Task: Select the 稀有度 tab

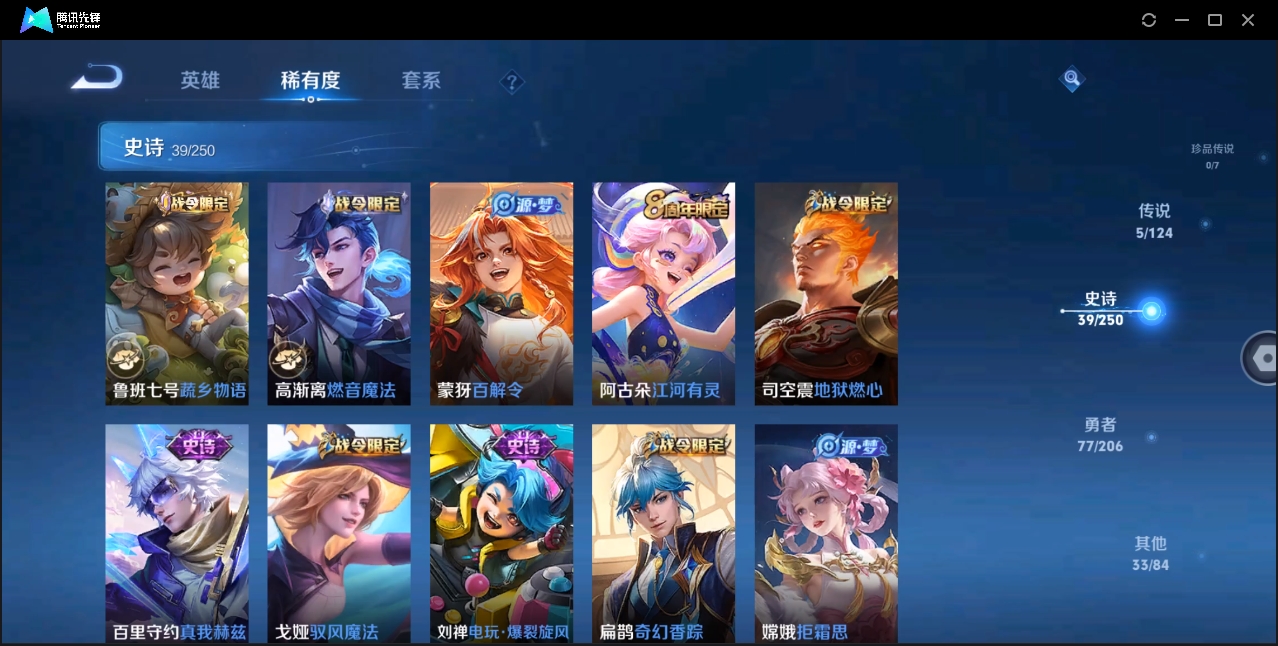Action: (x=310, y=81)
